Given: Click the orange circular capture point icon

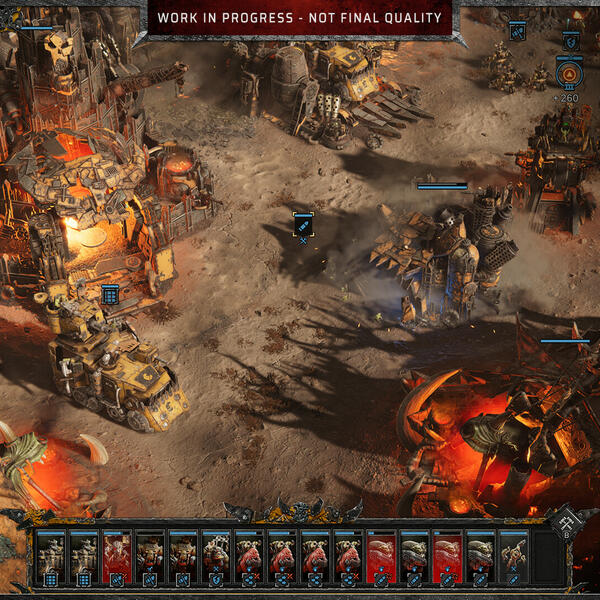Looking at the screenshot, I should click(x=570, y=74).
